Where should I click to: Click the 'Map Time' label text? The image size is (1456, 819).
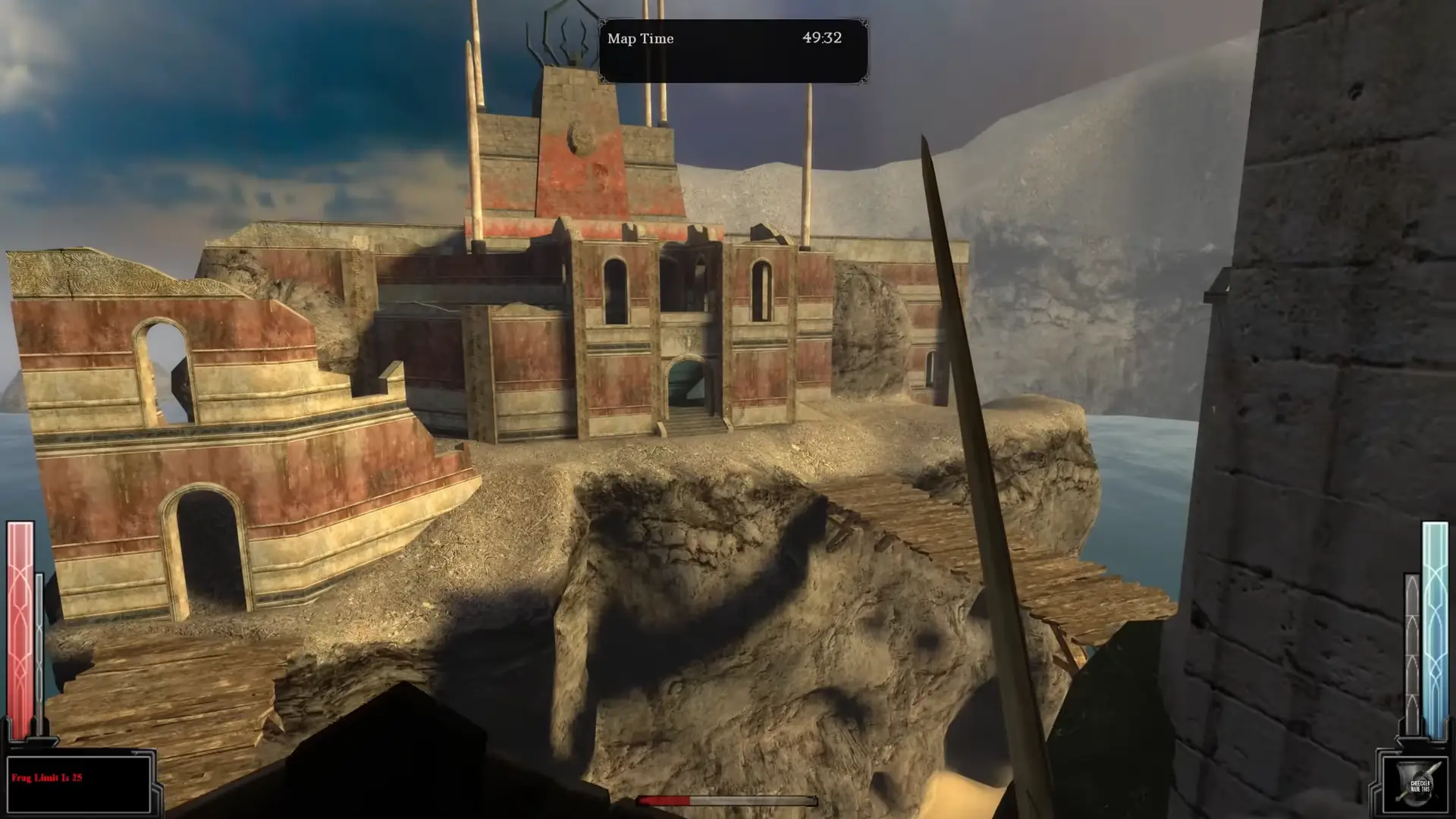(642, 39)
